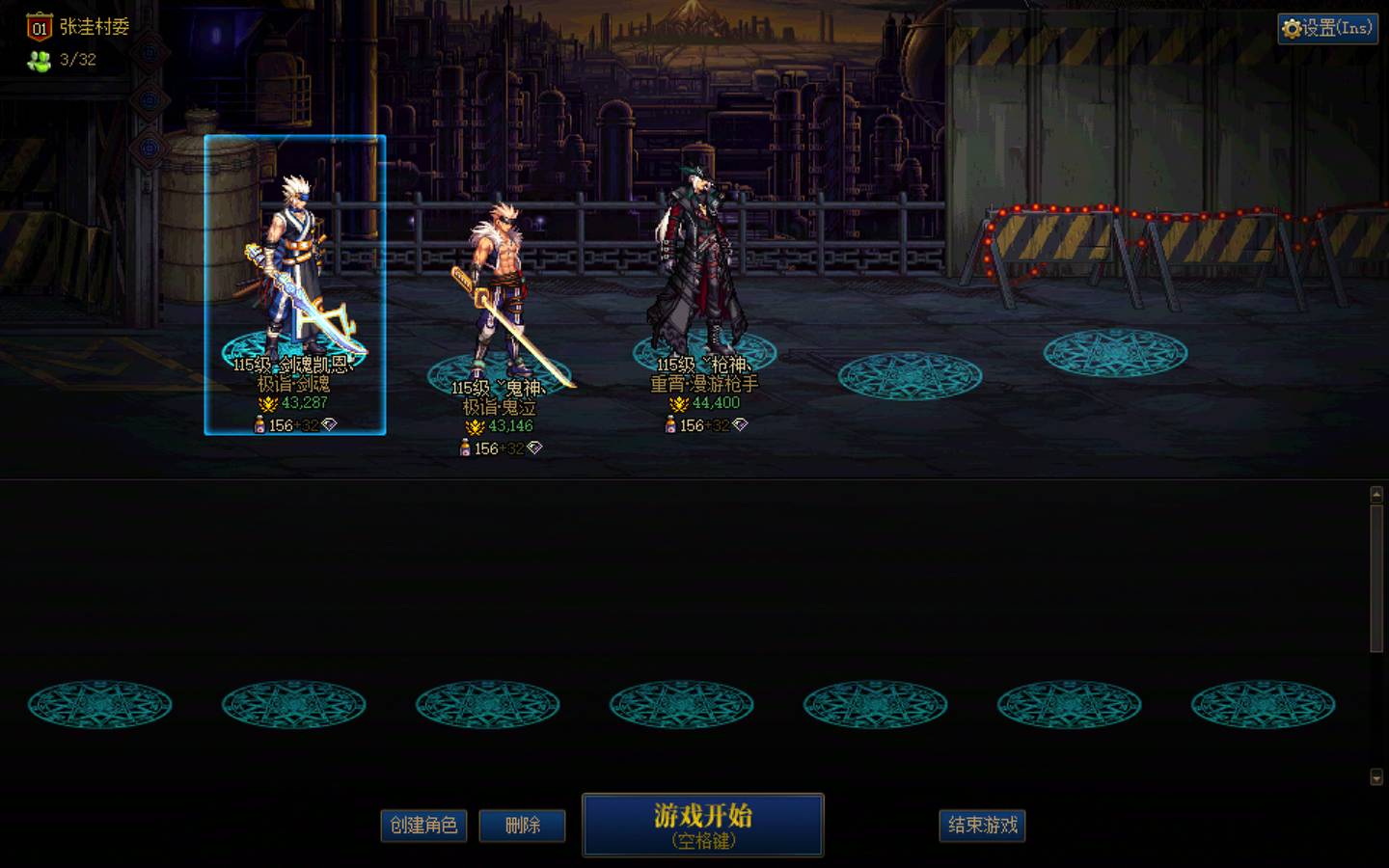Start the game with 游戏开始 button
The image size is (1389, 868).
coord(702,825)
